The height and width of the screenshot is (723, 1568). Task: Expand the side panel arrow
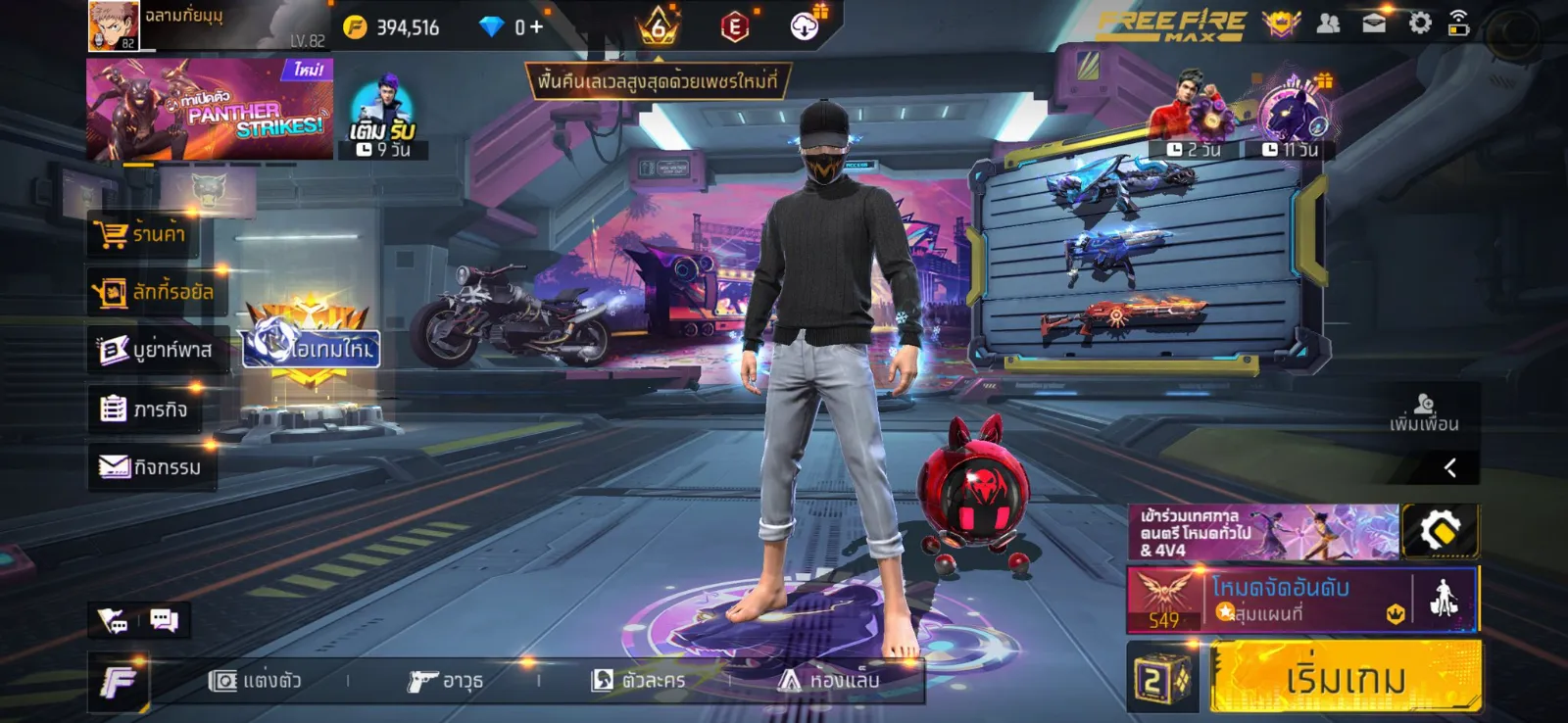pos(1450,468)
